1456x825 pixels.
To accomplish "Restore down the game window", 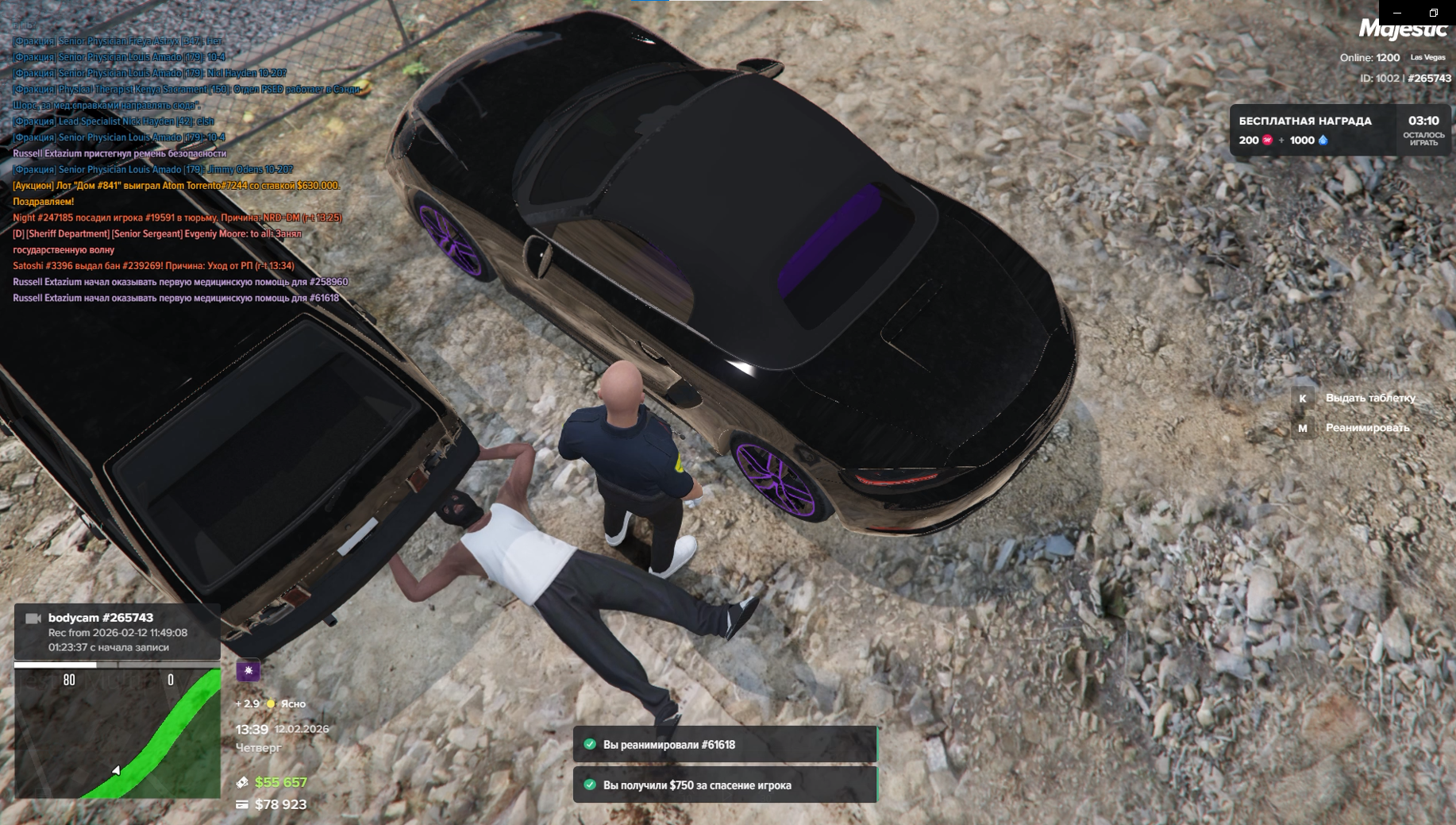I will pyautogui.click(x=1434, y=13).
